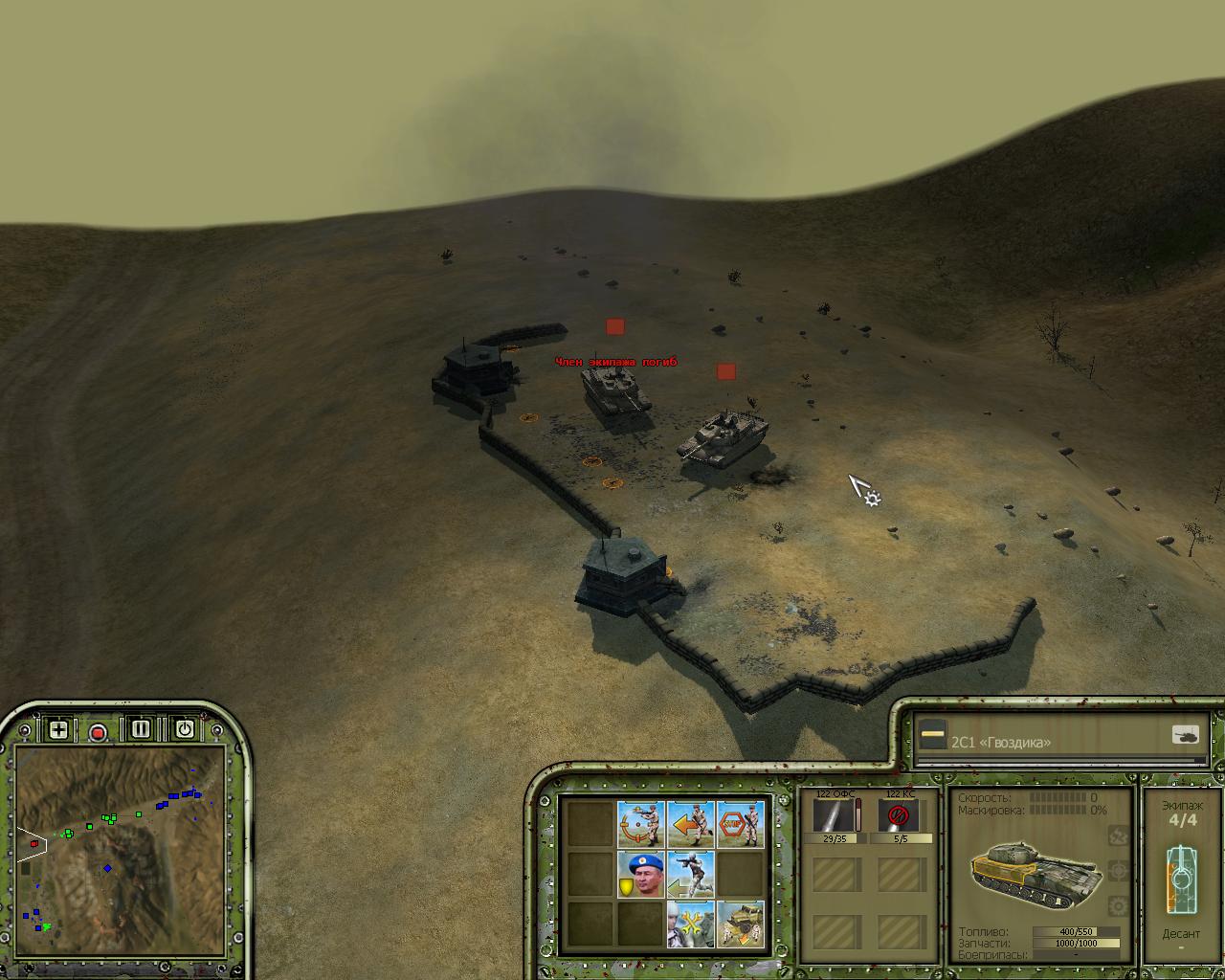Click the crew tank diagram under Экипаж

click(x=1181, y=877)
